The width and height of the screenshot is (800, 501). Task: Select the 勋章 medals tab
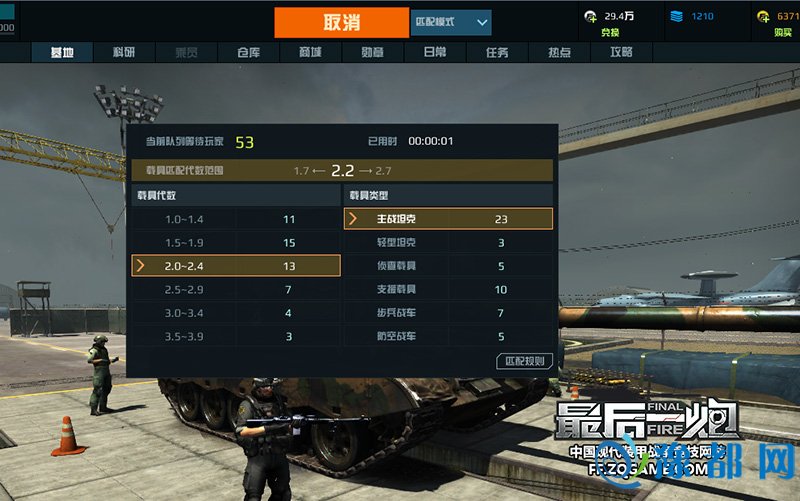tap(372, 52)
